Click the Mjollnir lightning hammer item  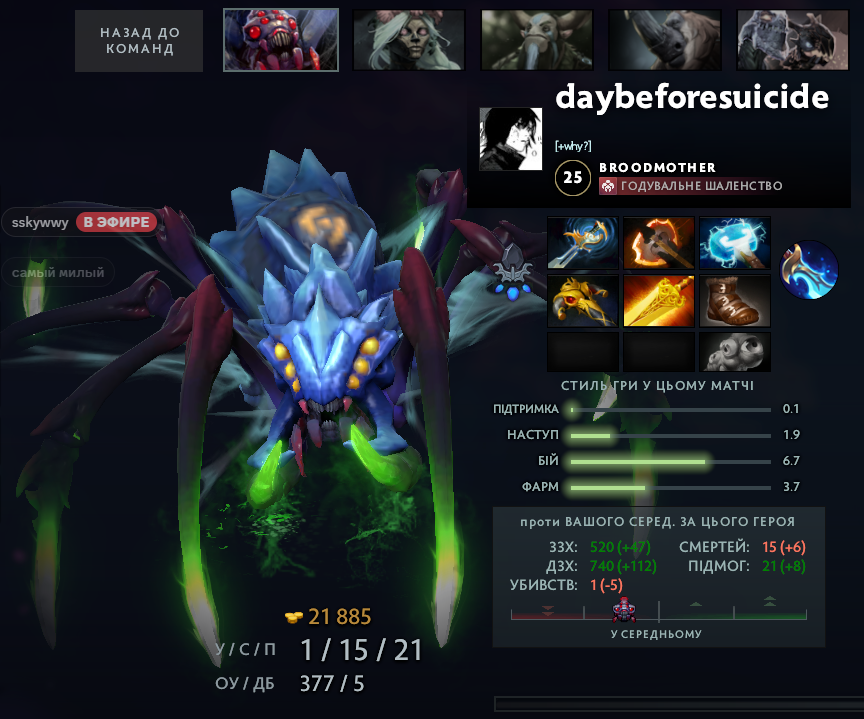tap(735, 243)
